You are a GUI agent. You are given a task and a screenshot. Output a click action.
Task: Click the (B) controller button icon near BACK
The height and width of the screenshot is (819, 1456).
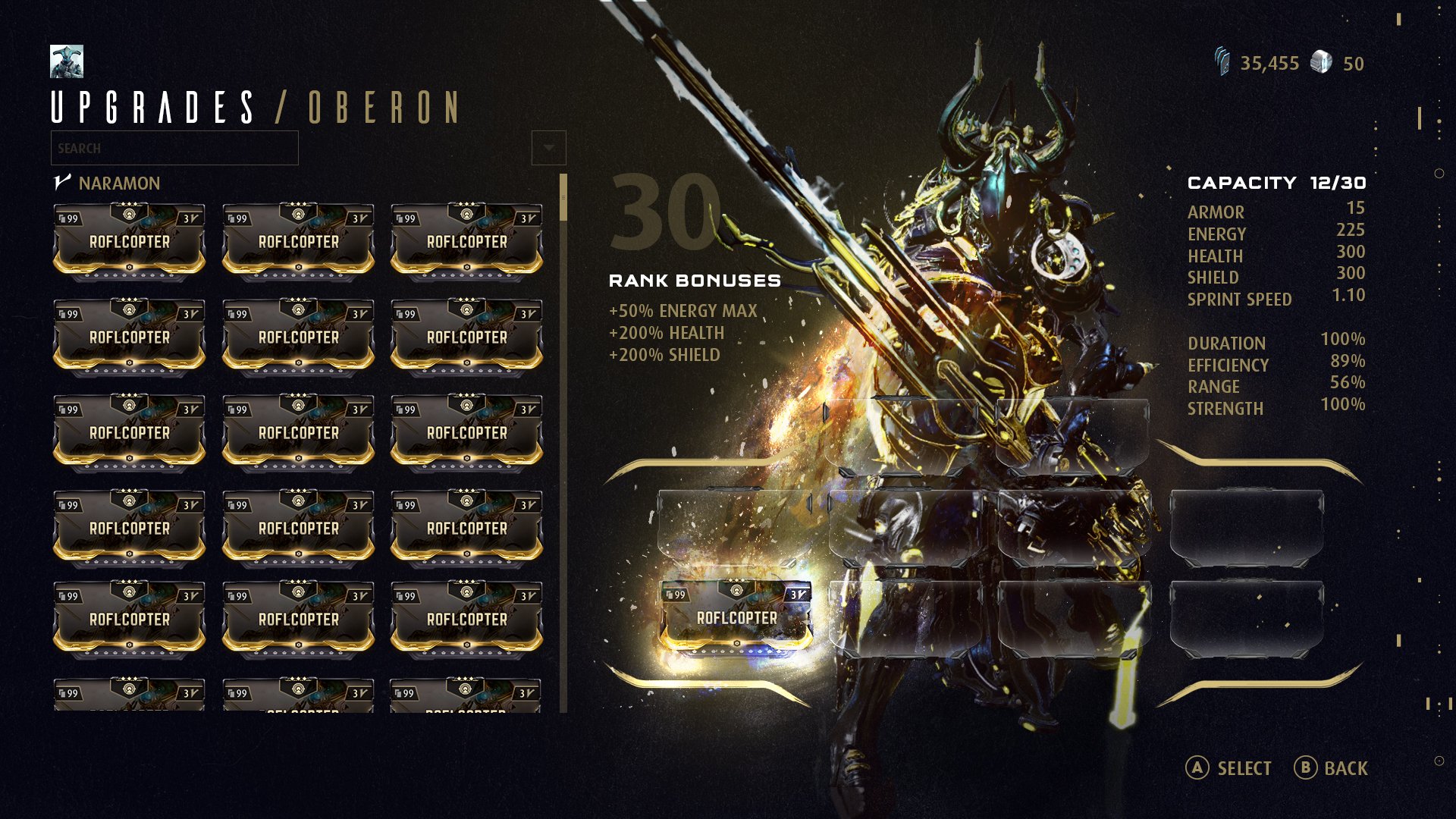(1307, 768)
